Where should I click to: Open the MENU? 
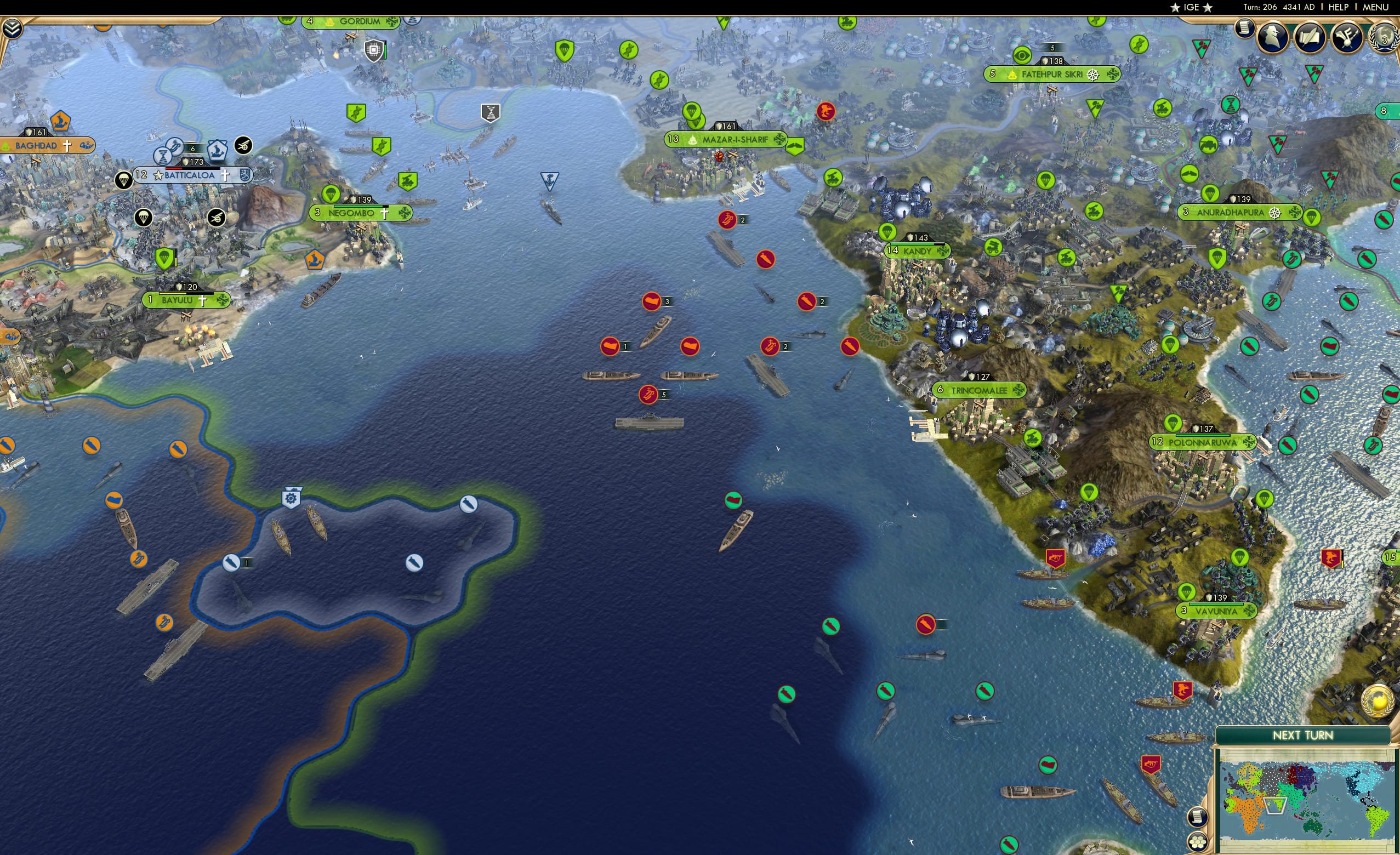coord(1375,7)
